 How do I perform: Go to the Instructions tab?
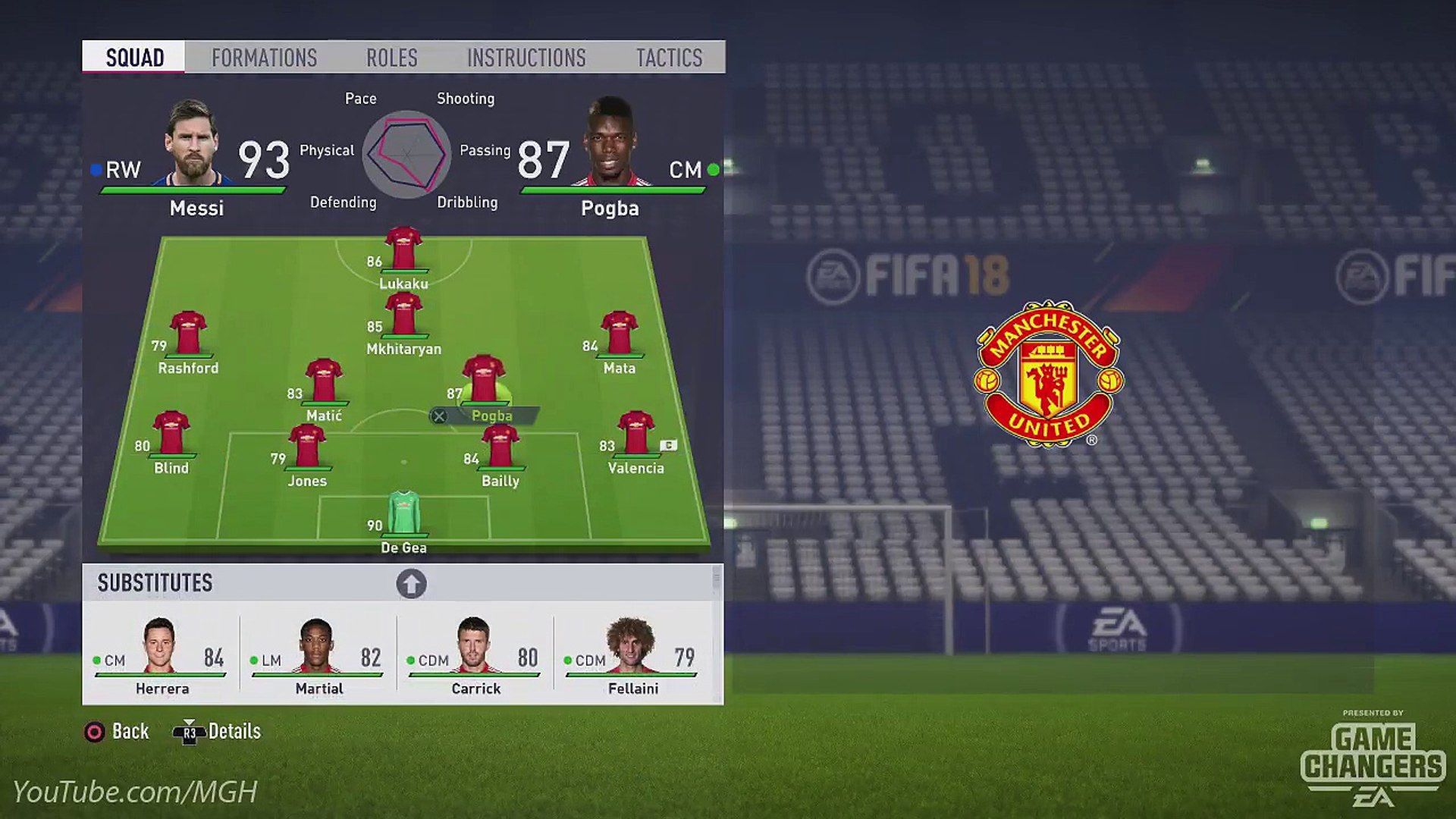coord(526,58)
